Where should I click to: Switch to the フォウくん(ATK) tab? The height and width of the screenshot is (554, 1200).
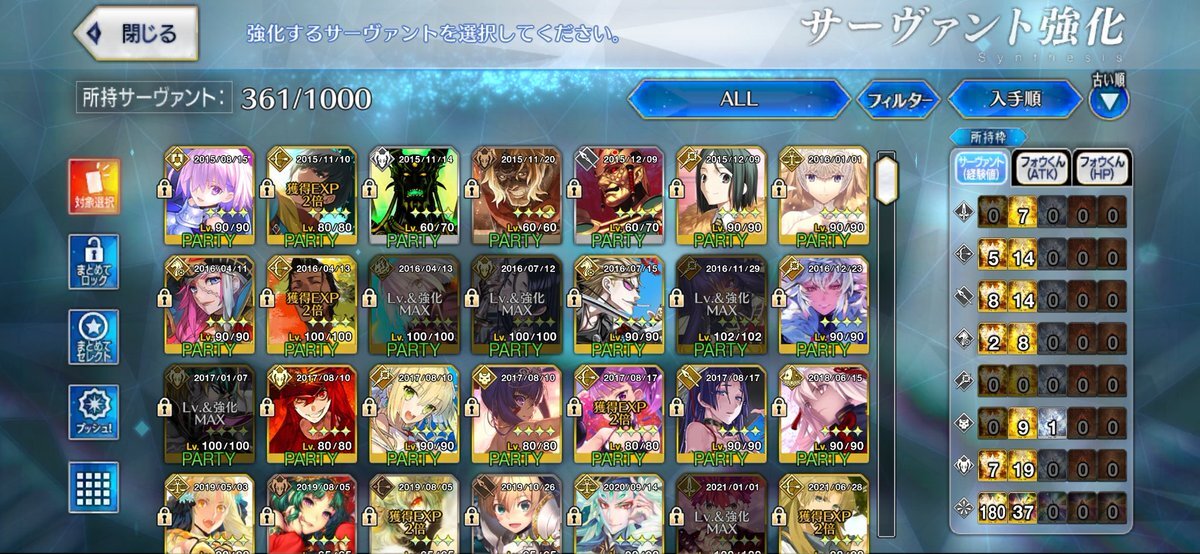pyautogui.click(x=1040, y=167)
